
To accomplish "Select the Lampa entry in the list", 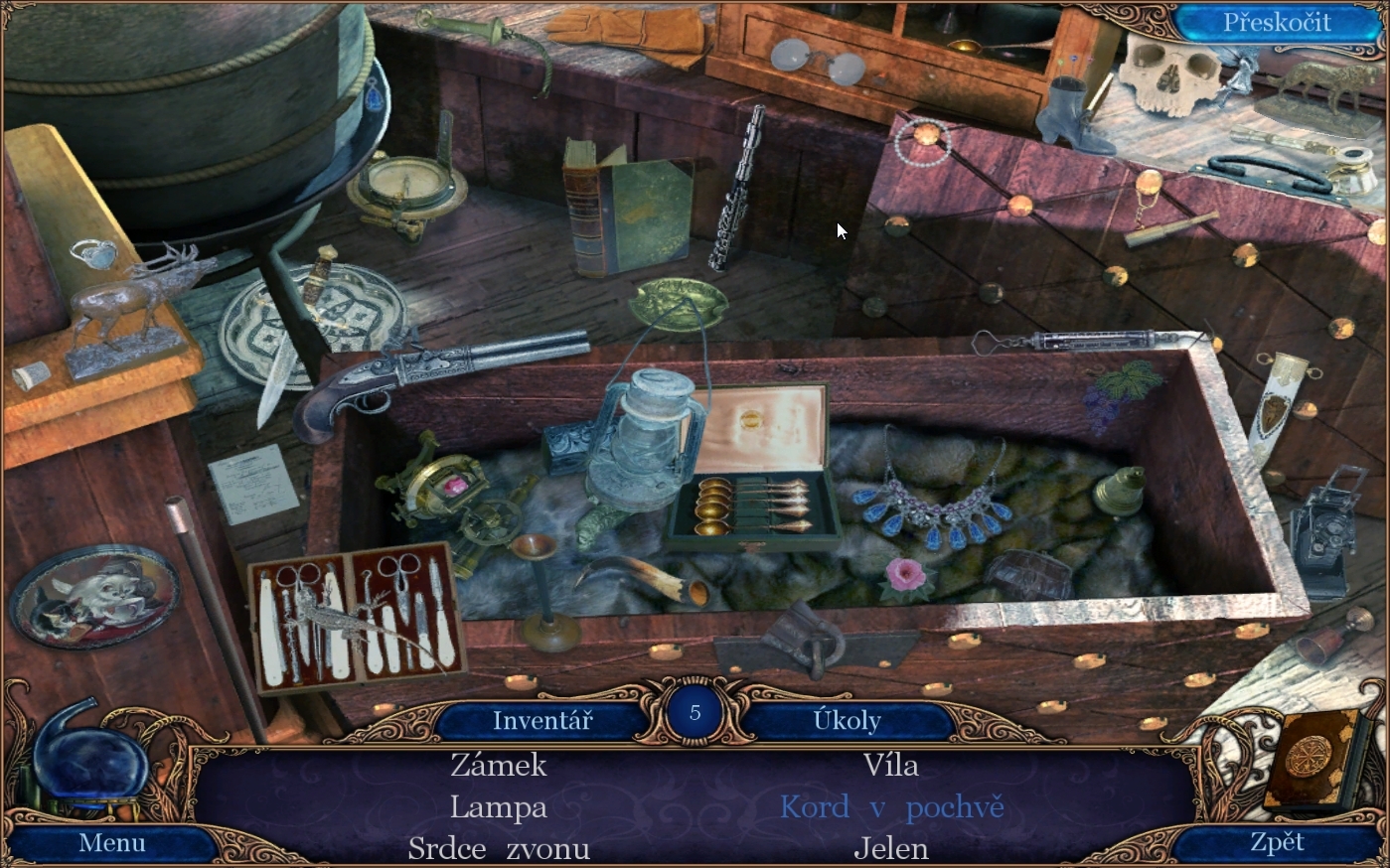I will point(499,807).
